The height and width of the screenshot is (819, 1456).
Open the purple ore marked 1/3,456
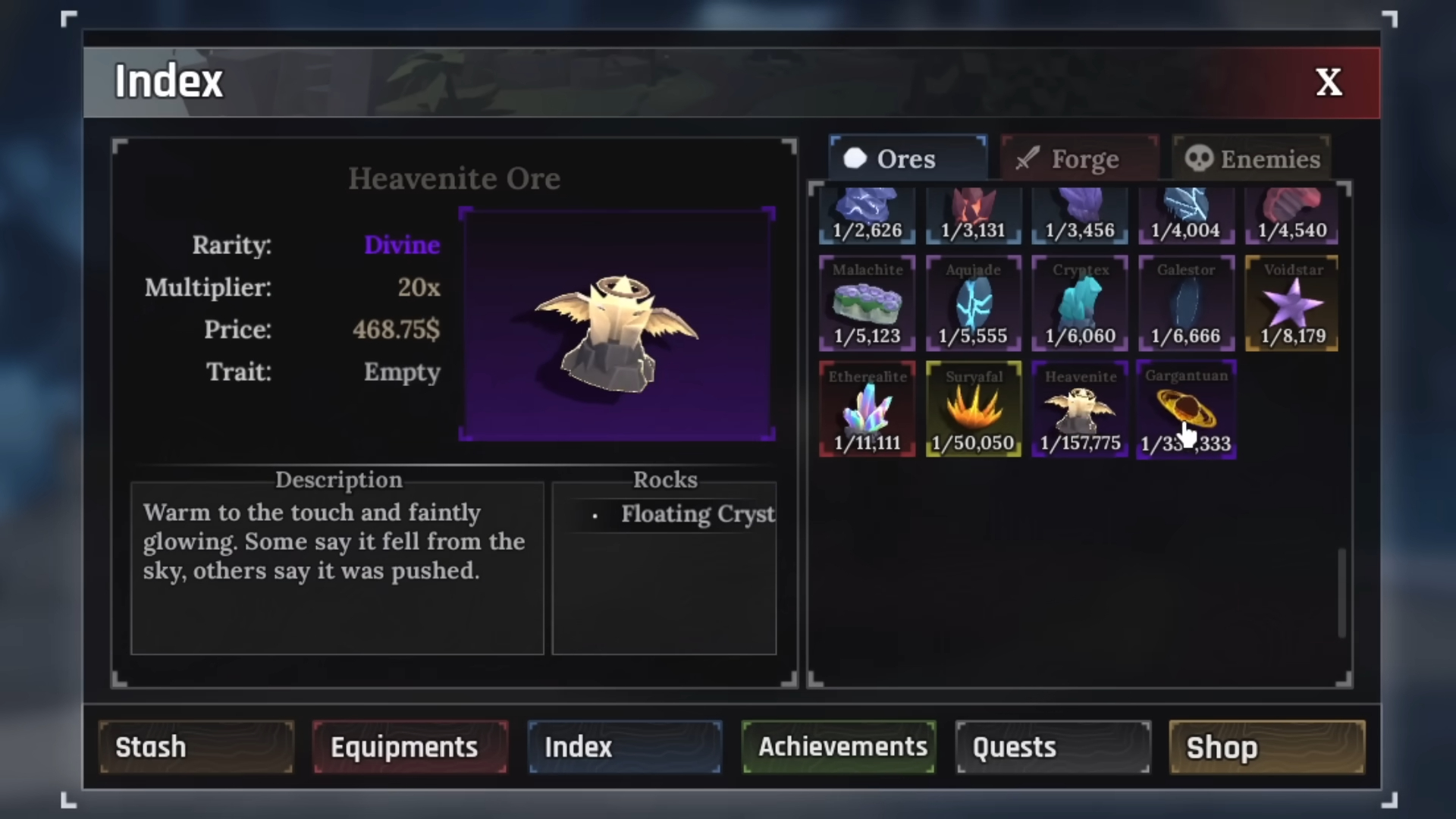coord(1080,215)
